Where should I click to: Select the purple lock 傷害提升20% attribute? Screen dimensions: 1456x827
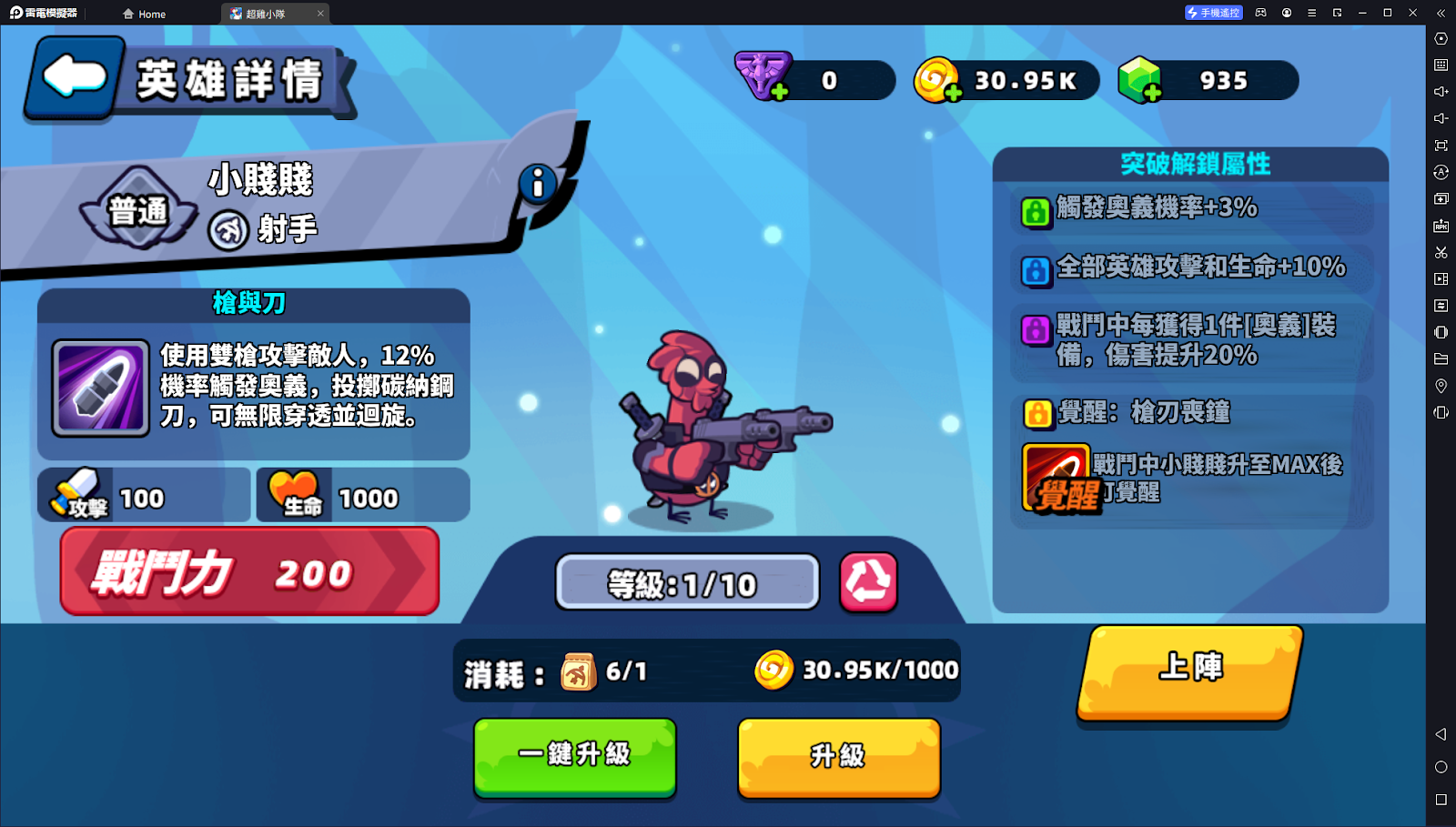1036,329
